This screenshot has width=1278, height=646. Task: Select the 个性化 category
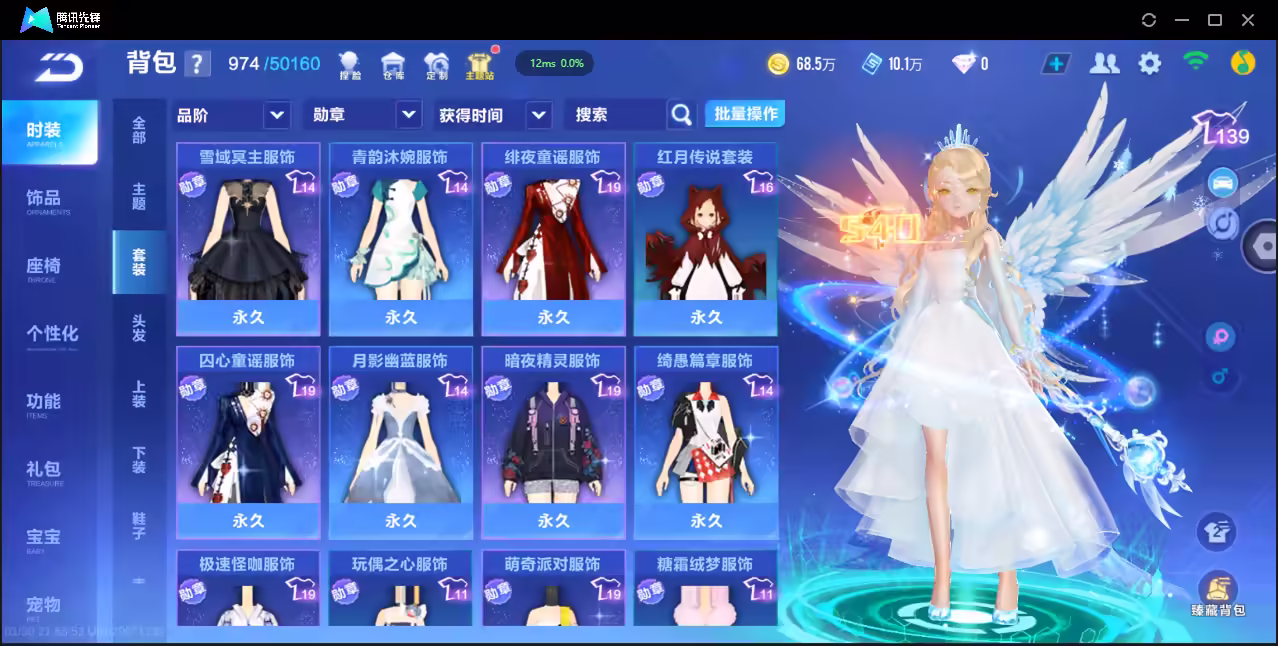52,334
